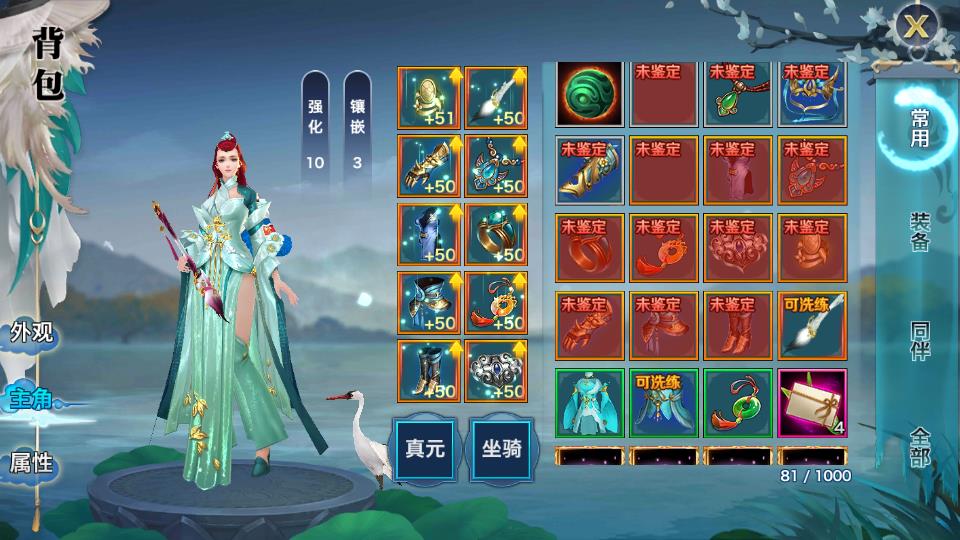Open the 外观 appearance section
960x540 pixels.
pos(32,333)
